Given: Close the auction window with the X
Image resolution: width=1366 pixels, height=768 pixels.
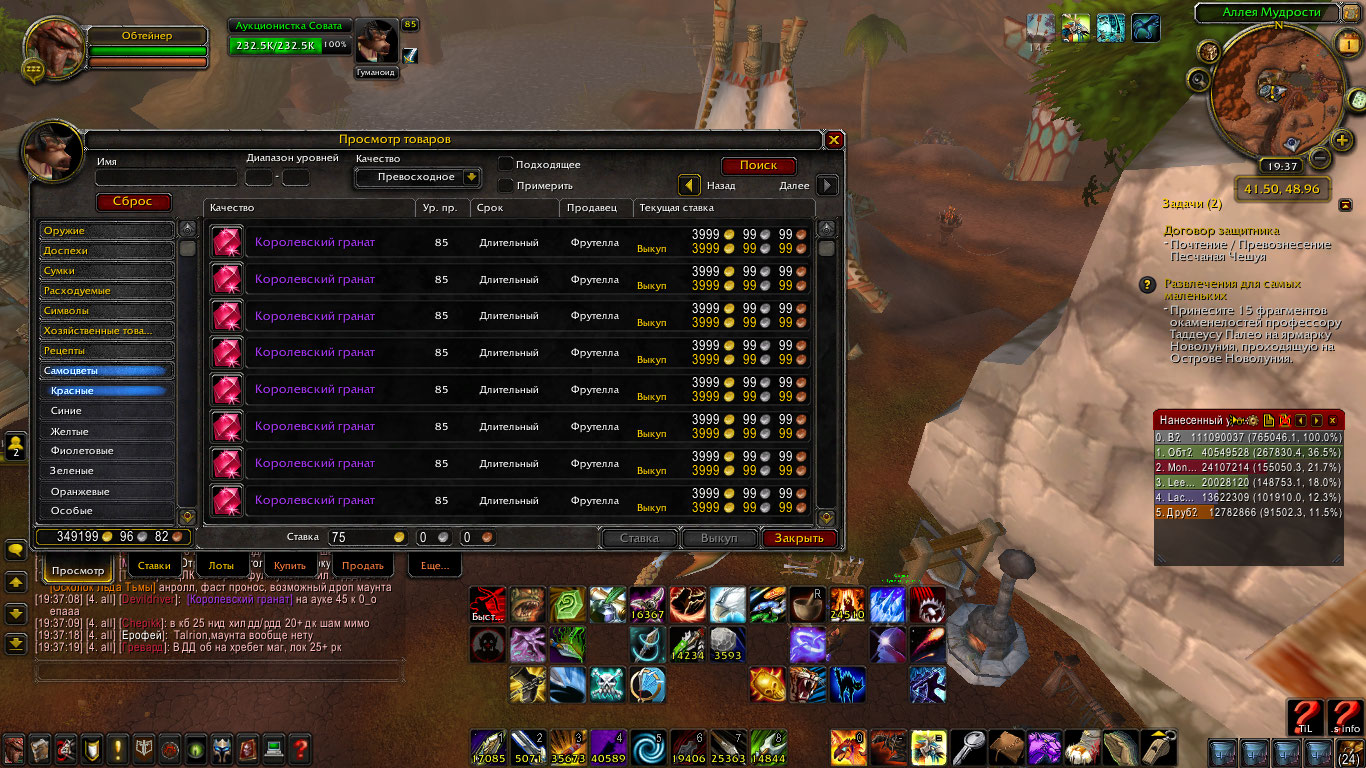Looking at the screenshot, I should click(834, 140).
